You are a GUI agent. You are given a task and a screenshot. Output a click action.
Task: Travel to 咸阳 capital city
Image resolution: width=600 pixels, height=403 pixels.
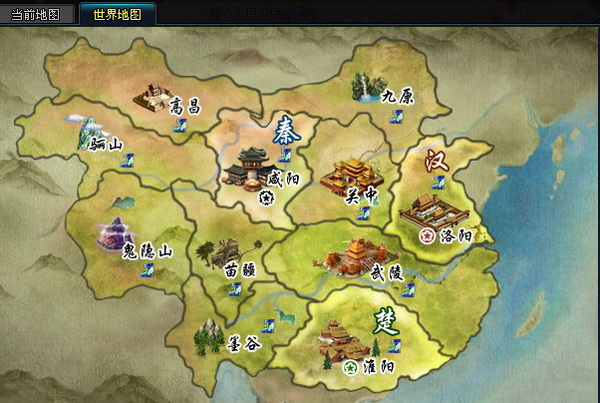pyautogui.click(x=245, y=167)
